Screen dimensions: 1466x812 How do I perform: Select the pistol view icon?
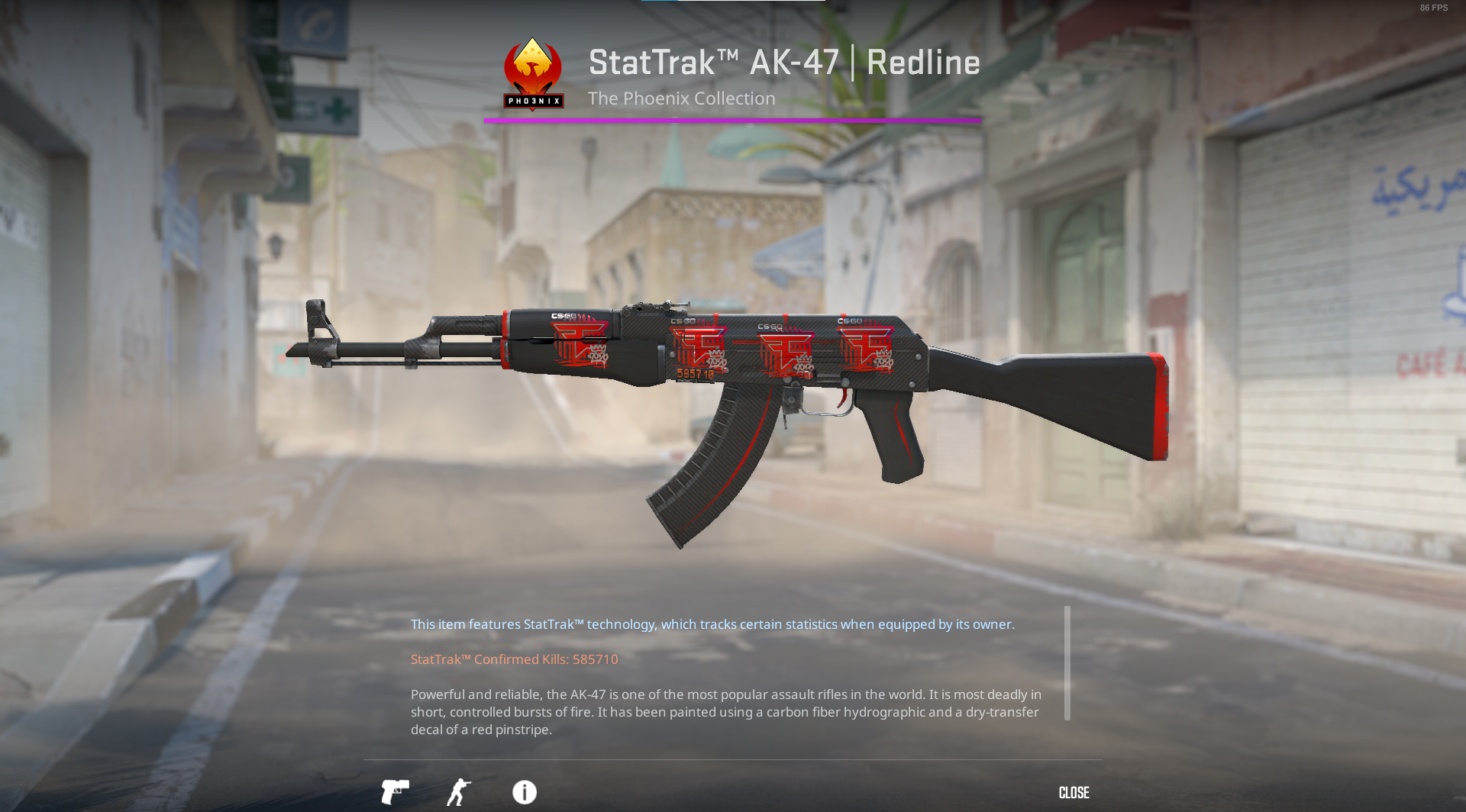(394, 792)
